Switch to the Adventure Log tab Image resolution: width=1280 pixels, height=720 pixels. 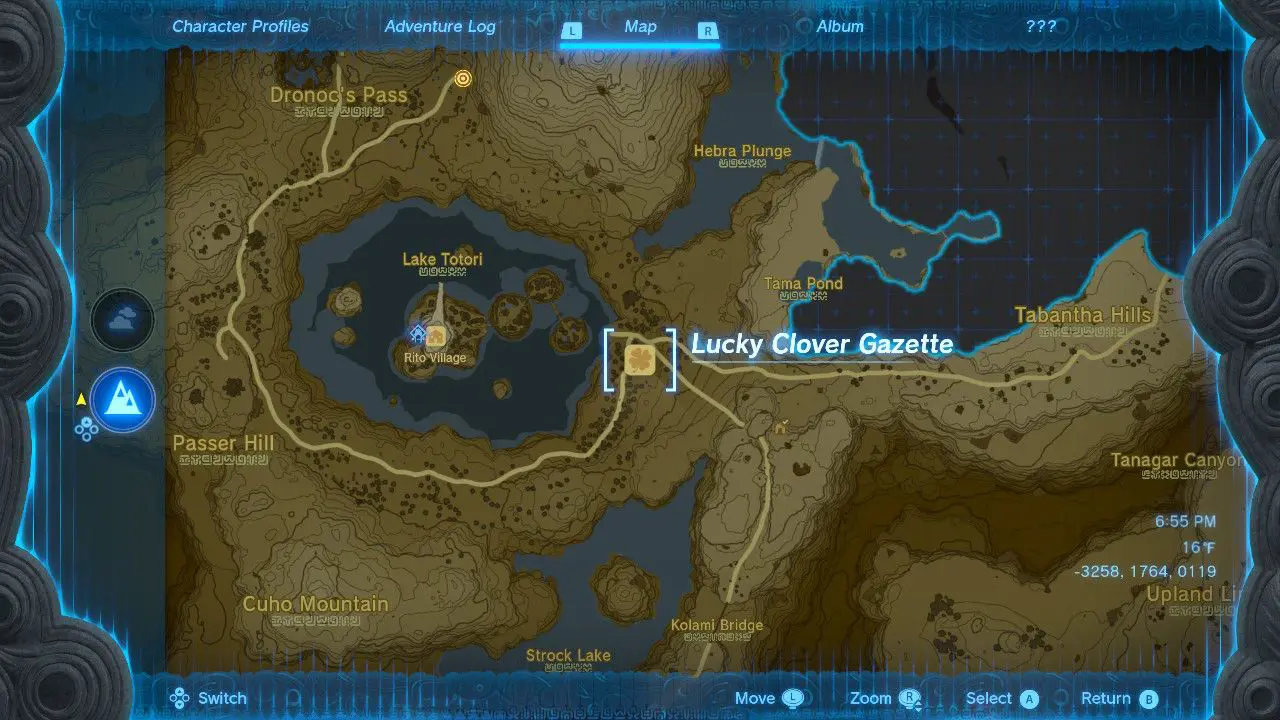click(440, 26)
